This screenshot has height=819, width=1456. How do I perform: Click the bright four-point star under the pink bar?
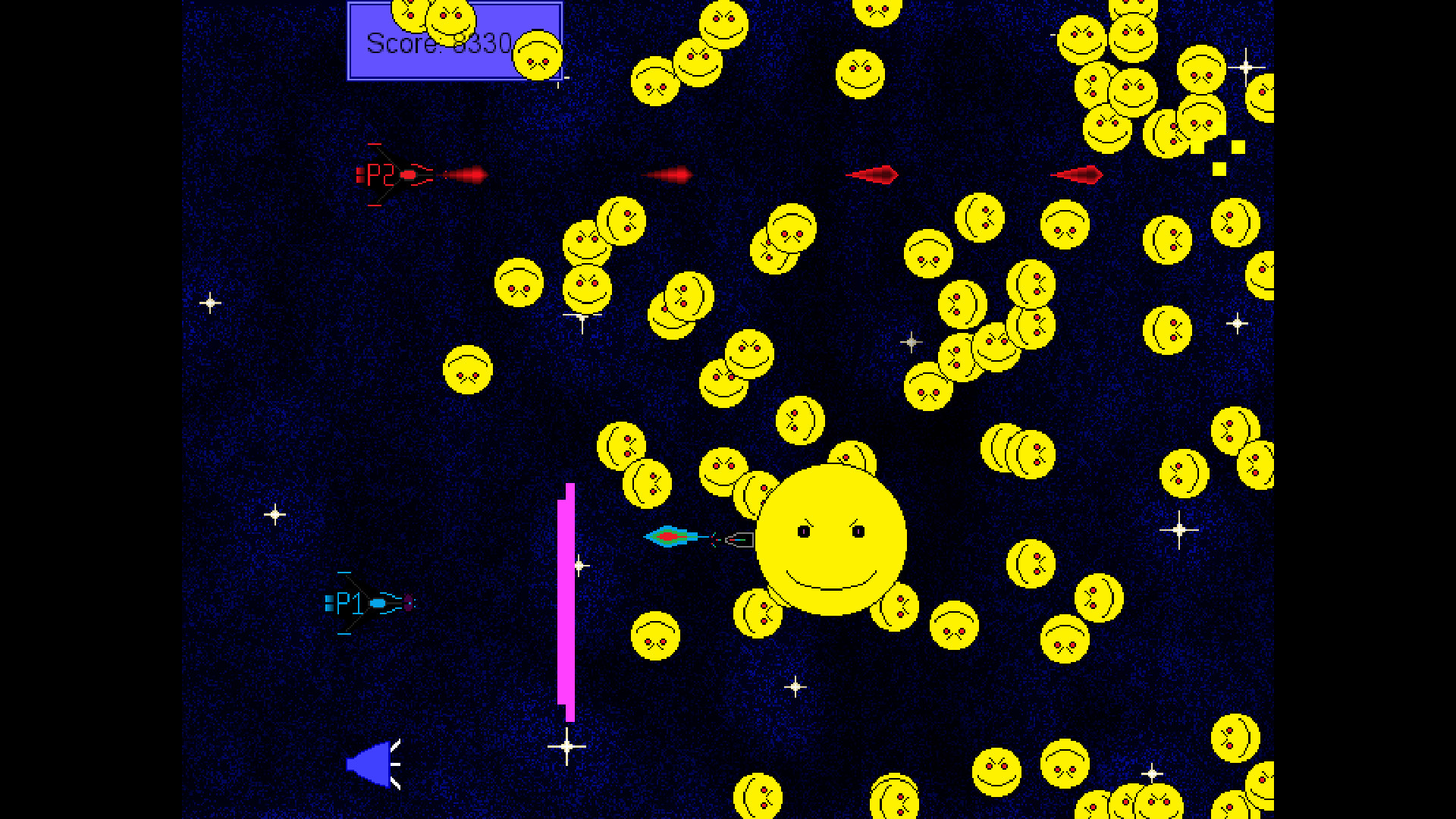point(566,747)
